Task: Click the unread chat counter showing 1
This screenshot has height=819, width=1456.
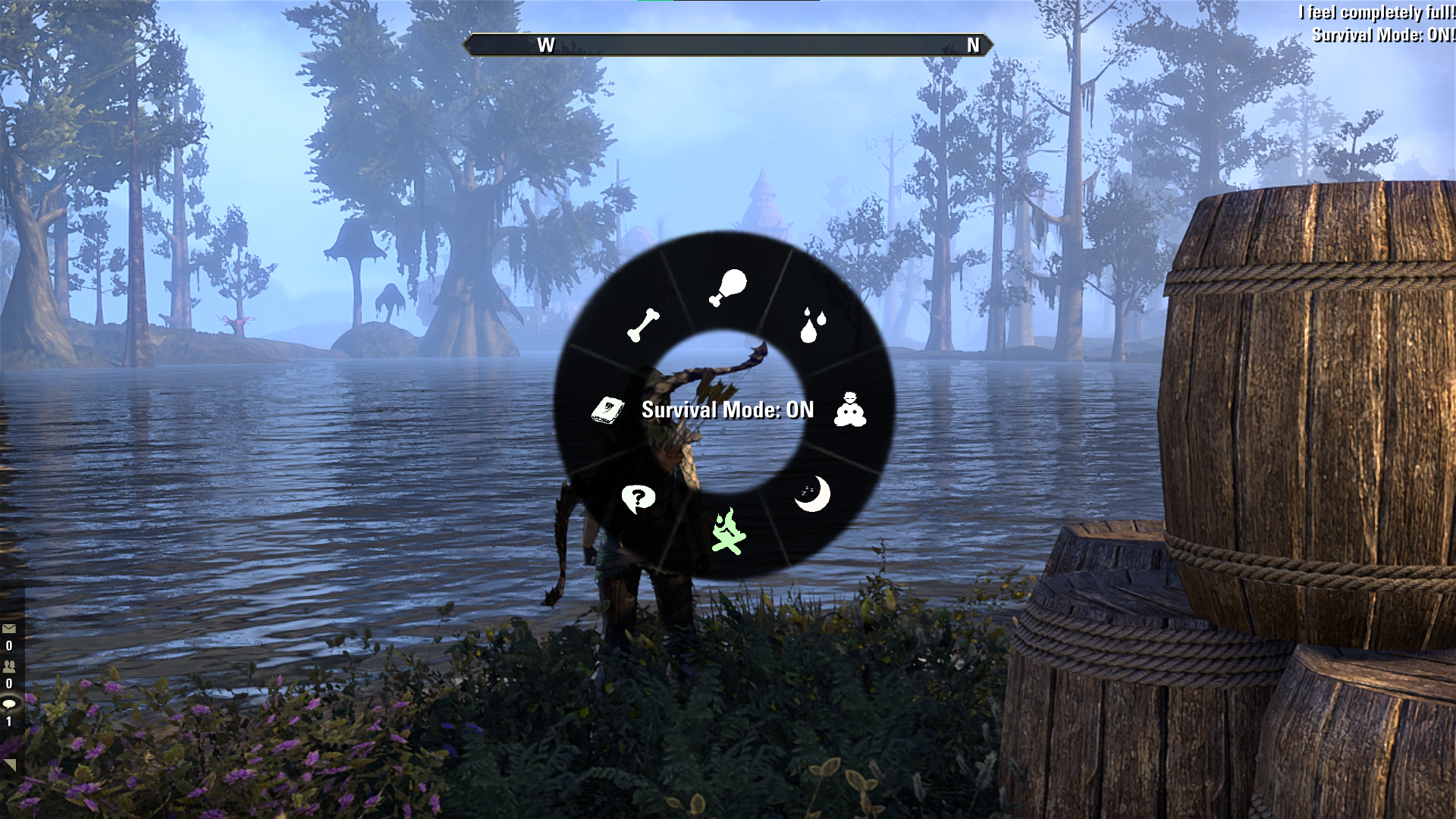Action: pyautogui.click(x=9, y=722)
